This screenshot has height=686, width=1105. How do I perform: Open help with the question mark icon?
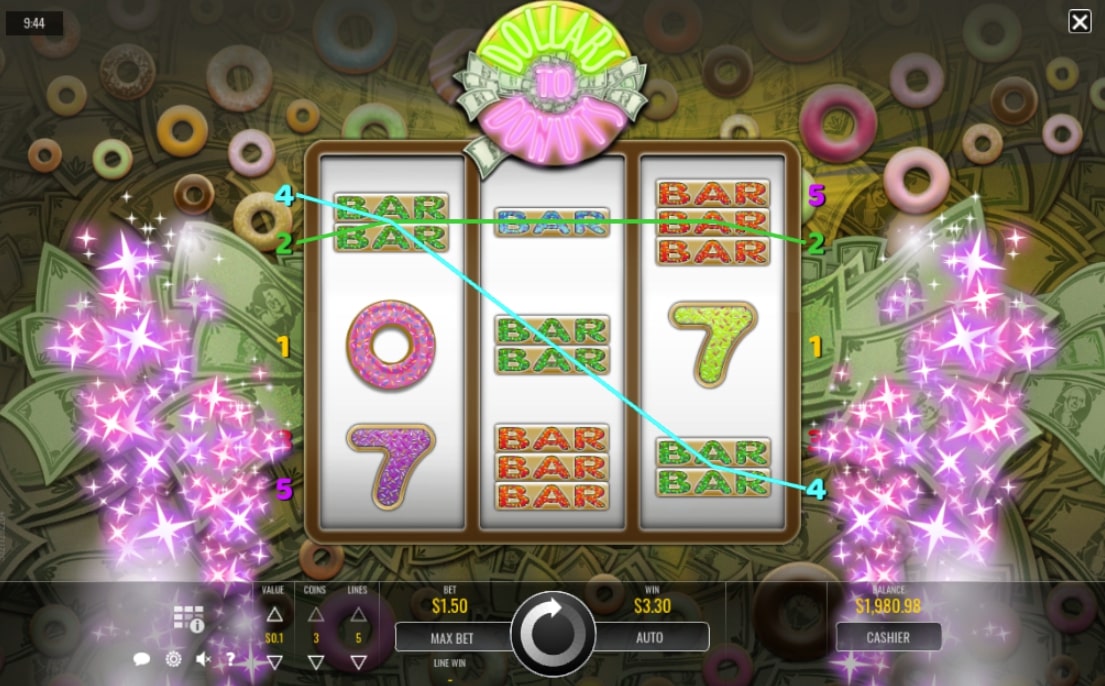point(230,659)
